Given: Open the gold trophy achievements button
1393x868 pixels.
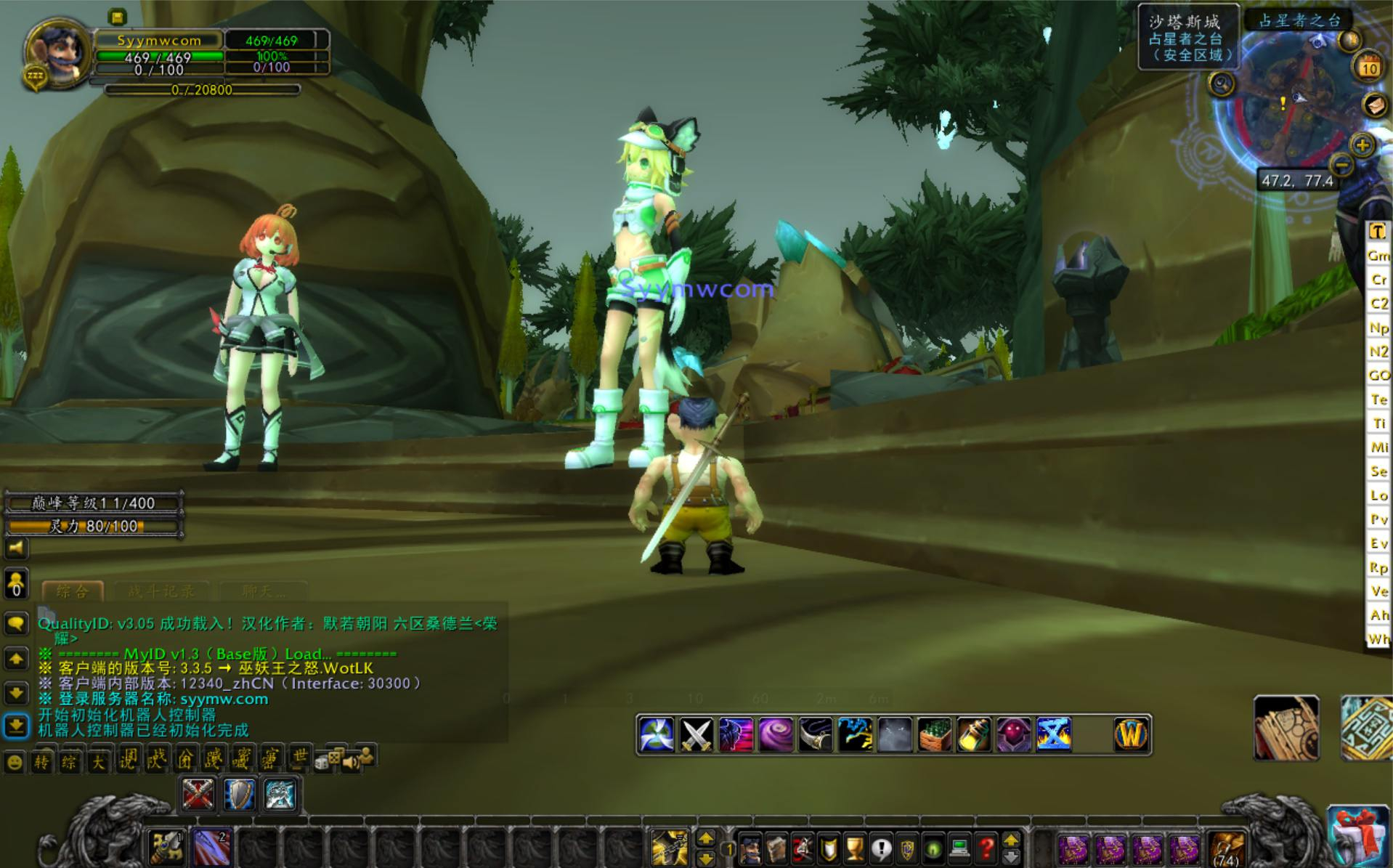Looking at the screenshot, I should click(855, 848).
